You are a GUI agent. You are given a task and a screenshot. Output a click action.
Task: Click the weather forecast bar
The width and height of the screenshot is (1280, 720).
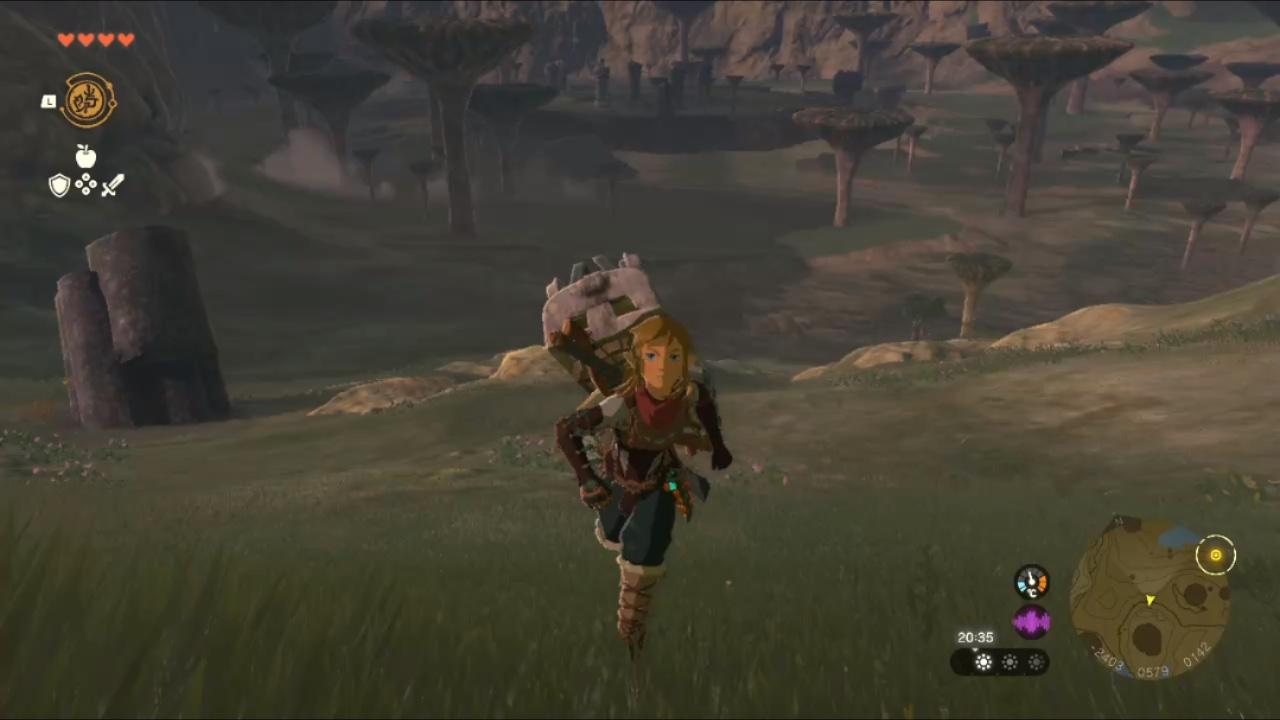point(1000,661)
